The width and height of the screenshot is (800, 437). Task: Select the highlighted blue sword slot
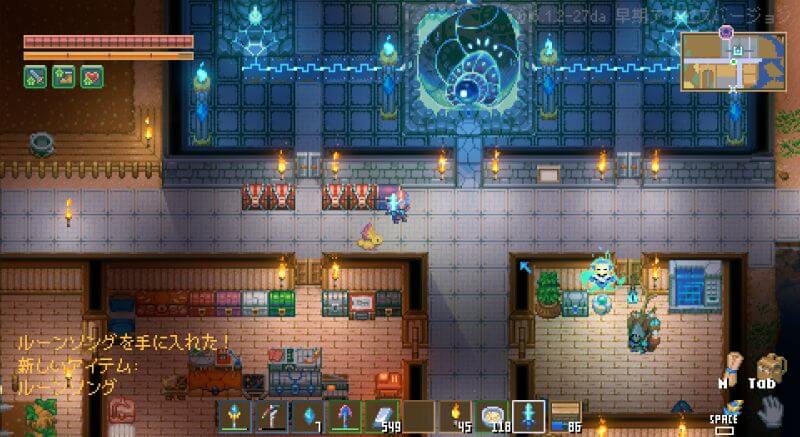click(529, 416)
